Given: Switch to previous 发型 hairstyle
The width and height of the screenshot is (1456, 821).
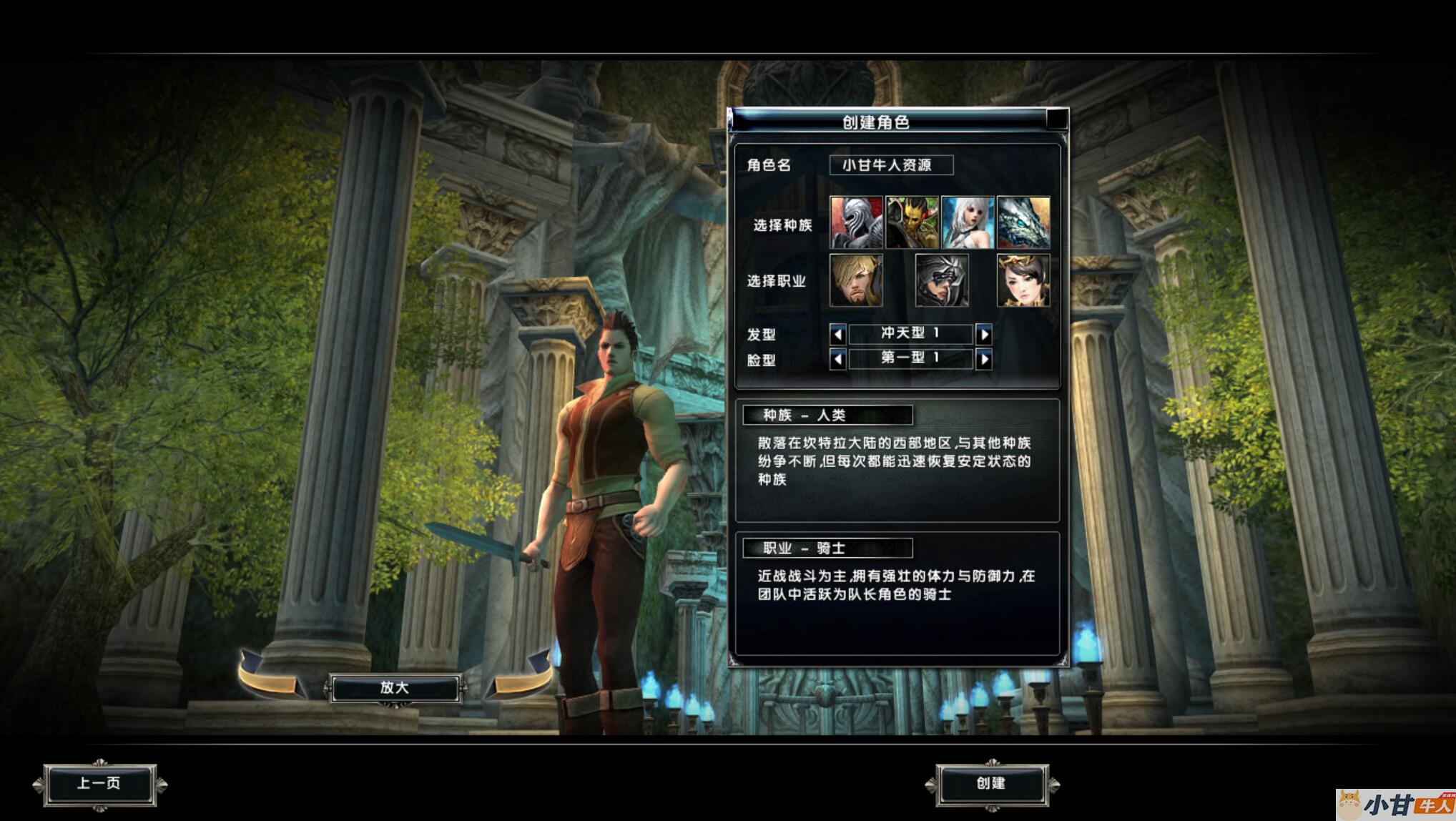Looking at the screenshot, I should tap(838, 334).
